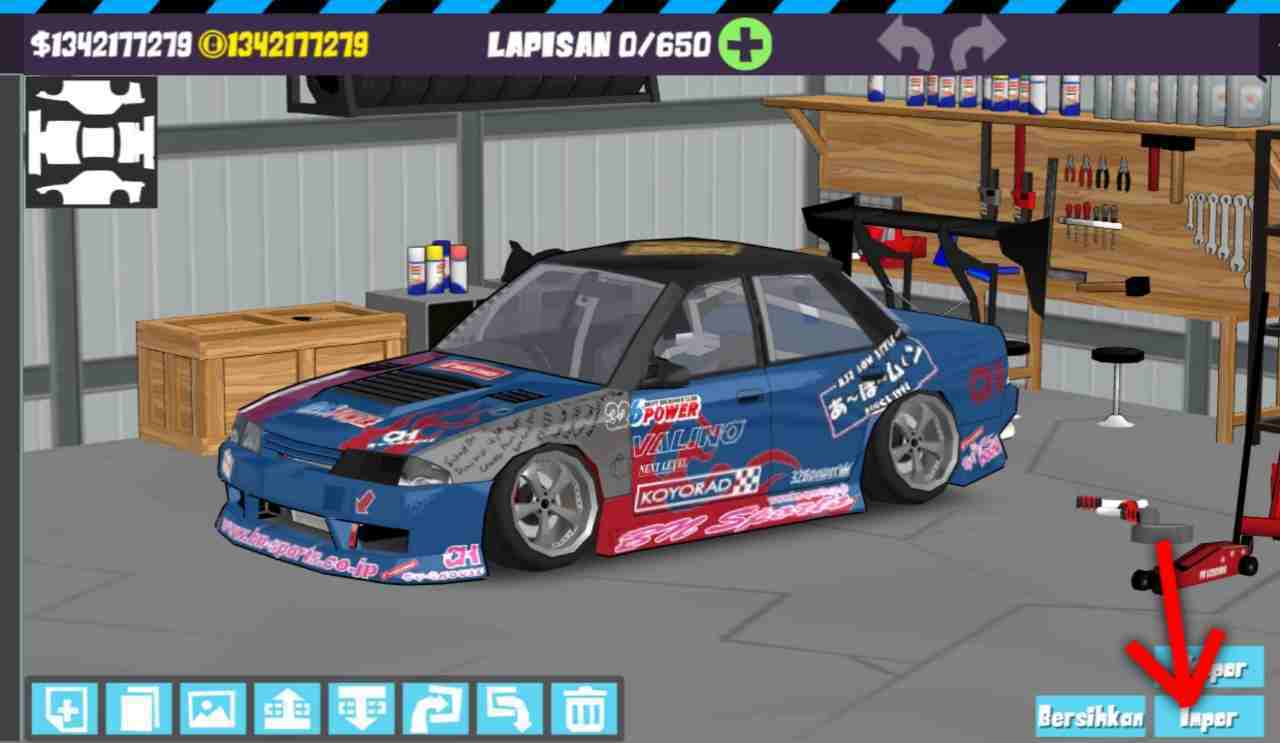1280x743 pixels.
Task: Click the LAPISAN 0/650 layer counter label
Action: click(x=601, y=44)
